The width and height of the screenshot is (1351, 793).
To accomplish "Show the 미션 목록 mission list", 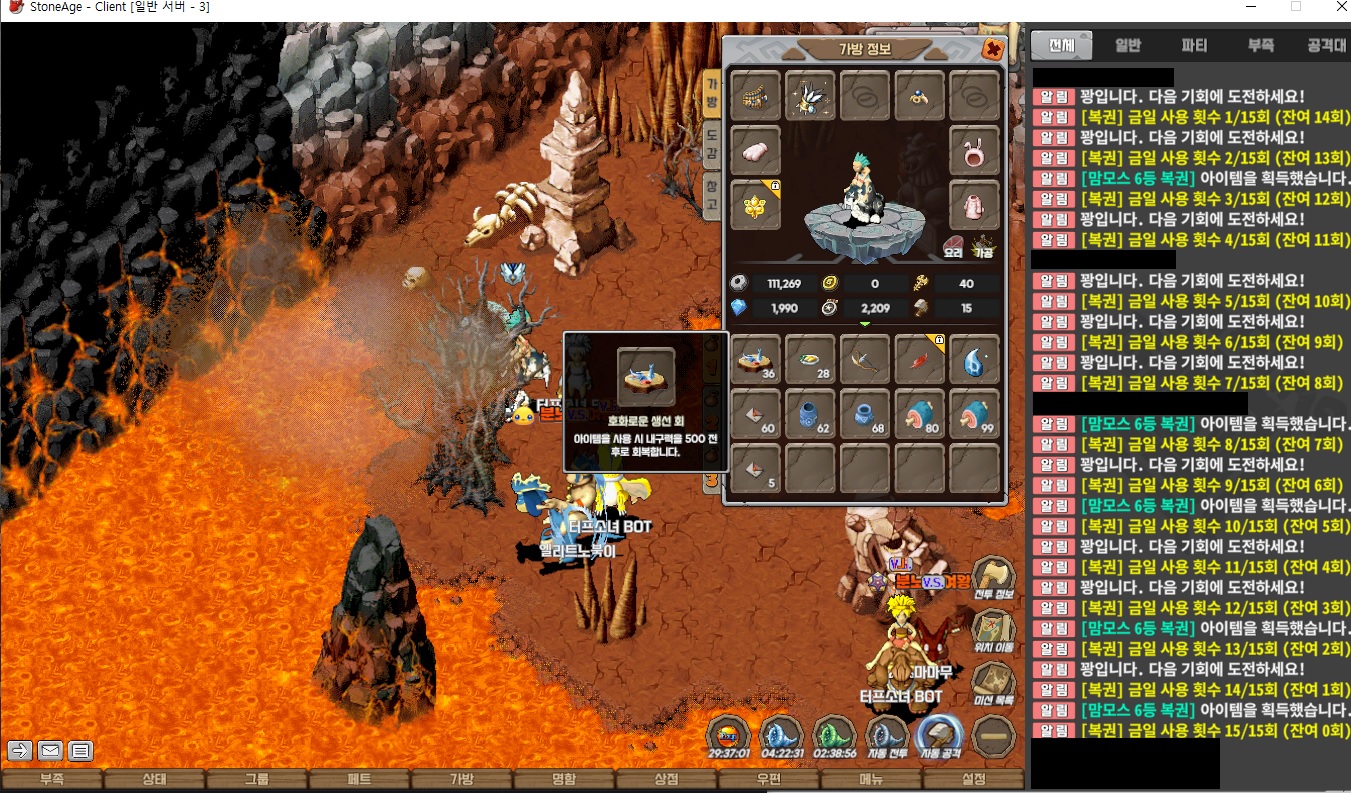I will (993, 682).
